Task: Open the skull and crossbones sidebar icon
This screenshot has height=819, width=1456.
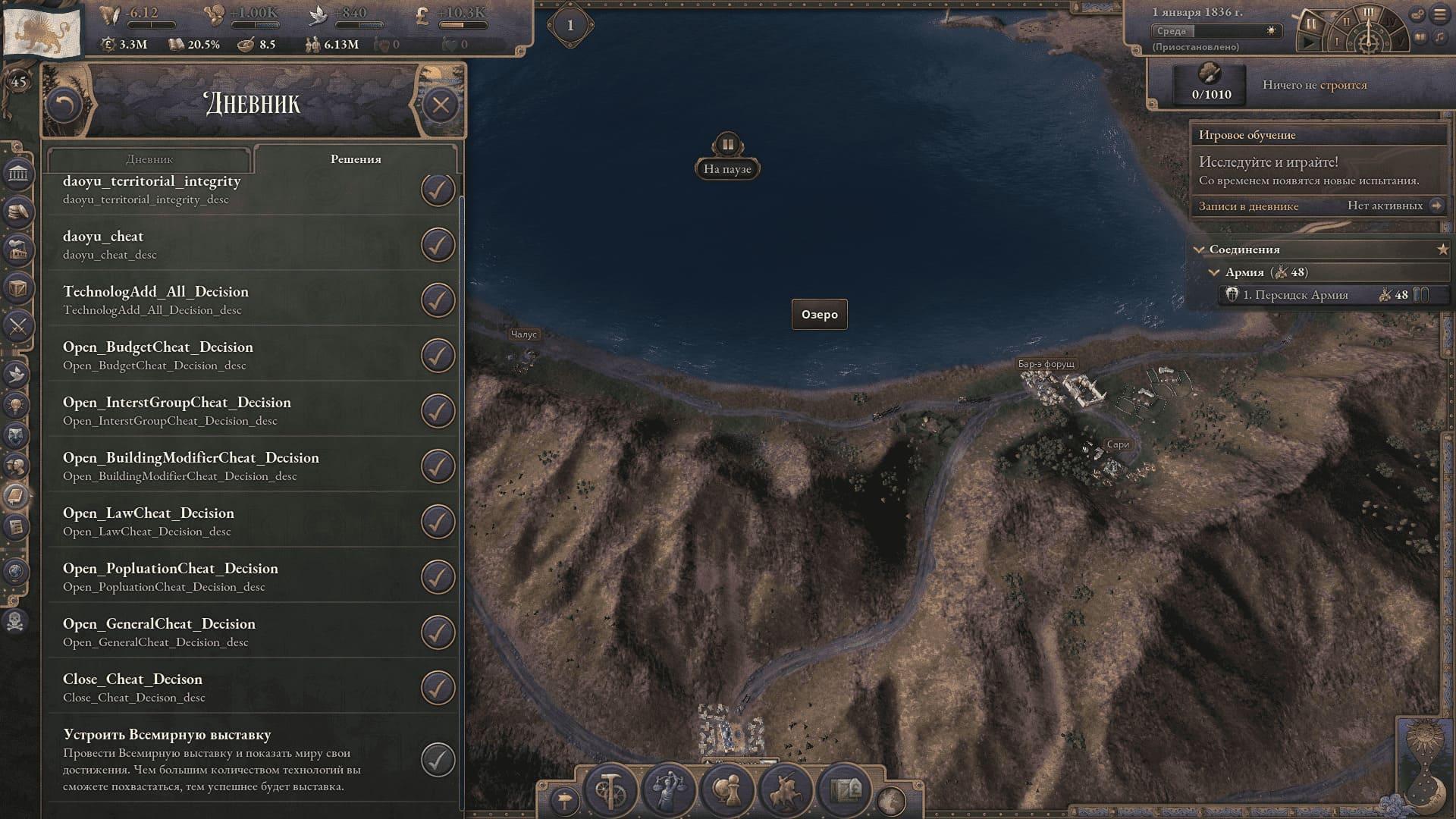Action: coord(17,622)
